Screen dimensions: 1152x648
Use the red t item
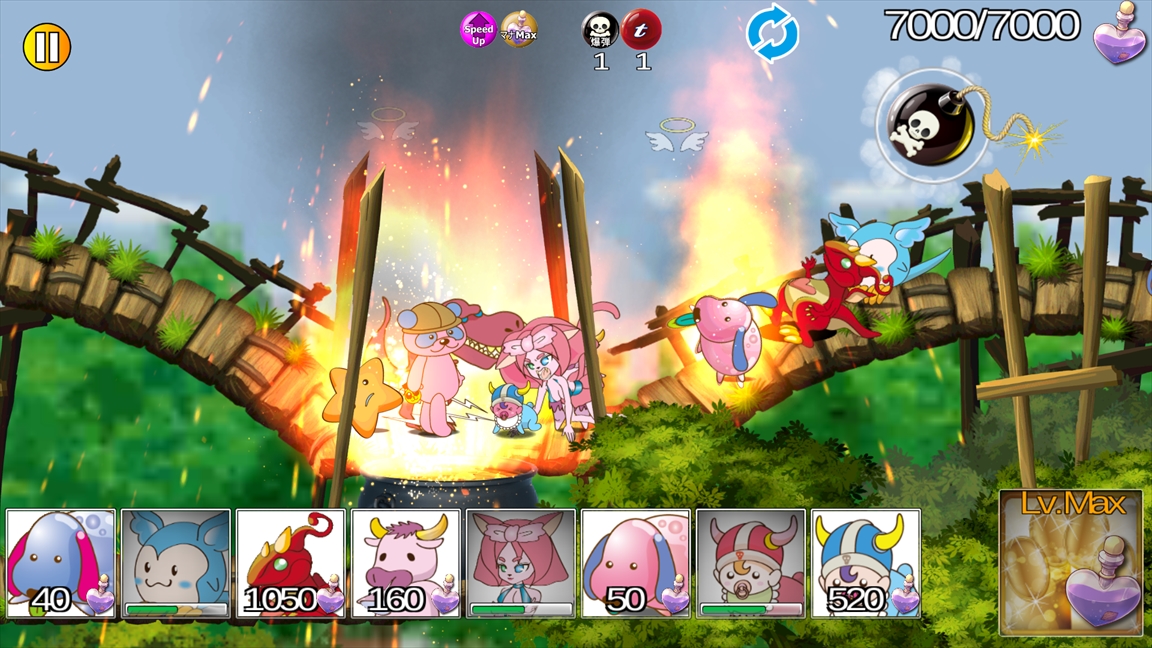(642, 30)
